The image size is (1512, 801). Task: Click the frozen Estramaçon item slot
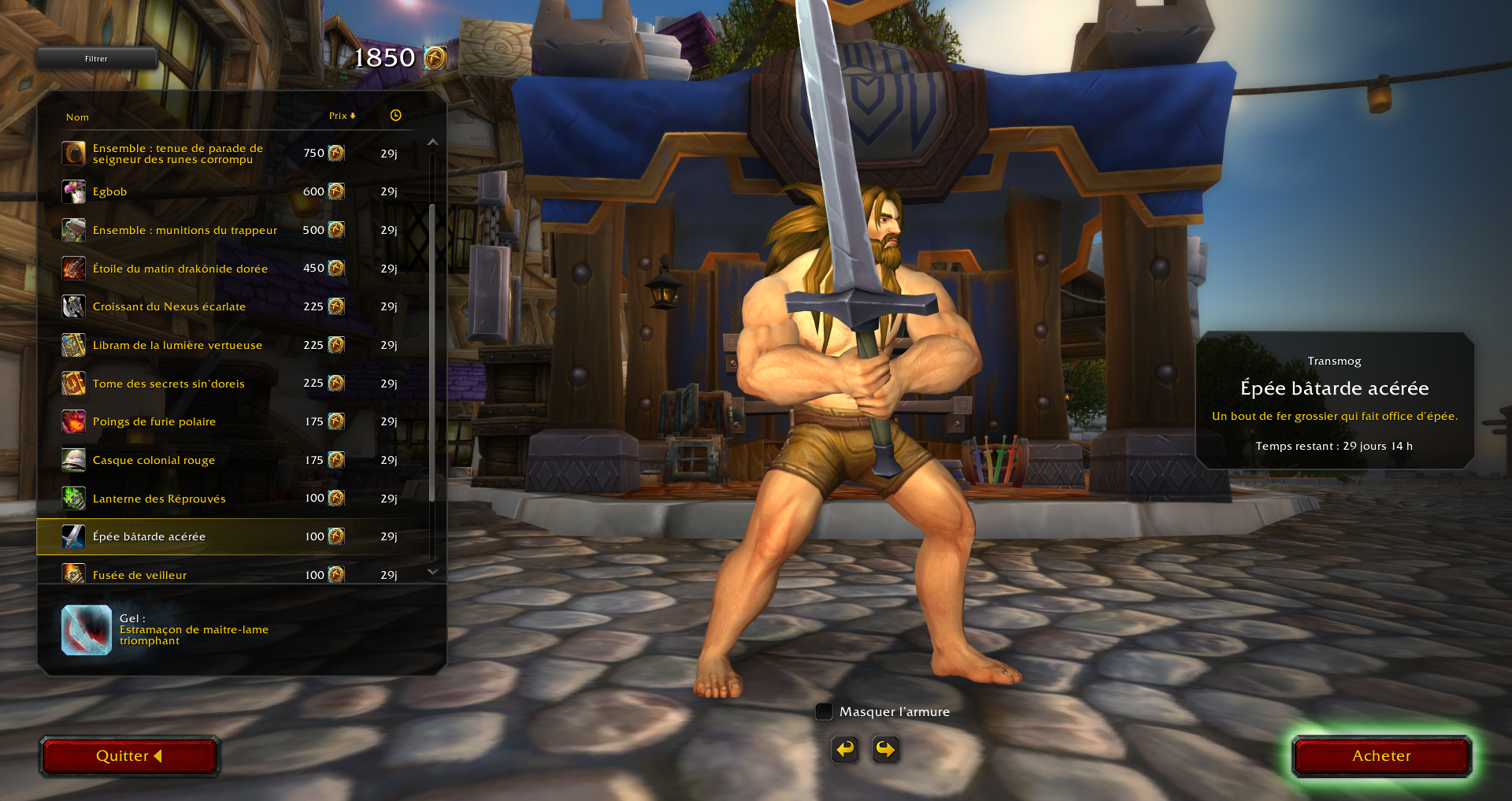(x=87, y=630)
